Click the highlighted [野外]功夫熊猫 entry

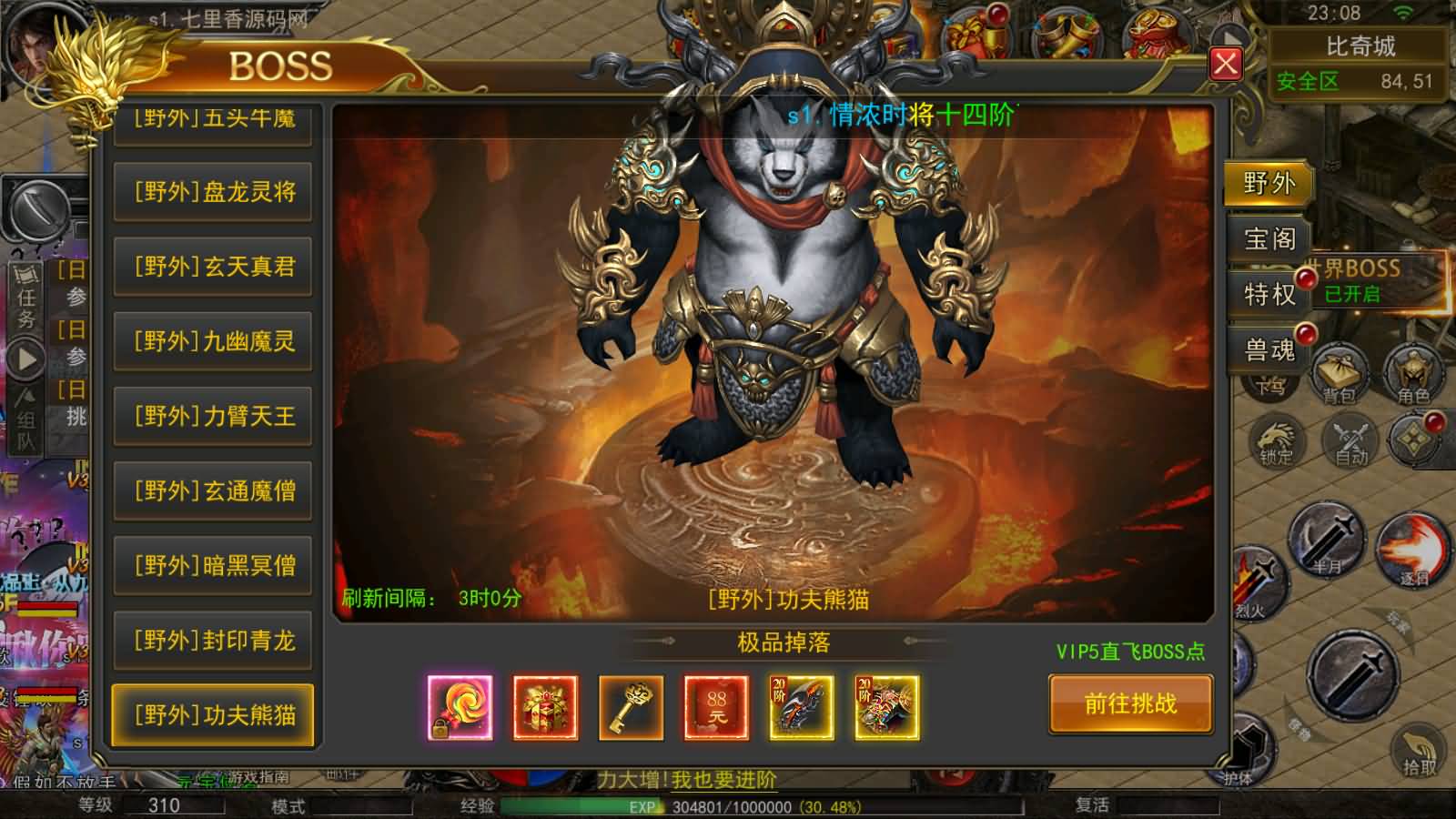click(214, 715)
